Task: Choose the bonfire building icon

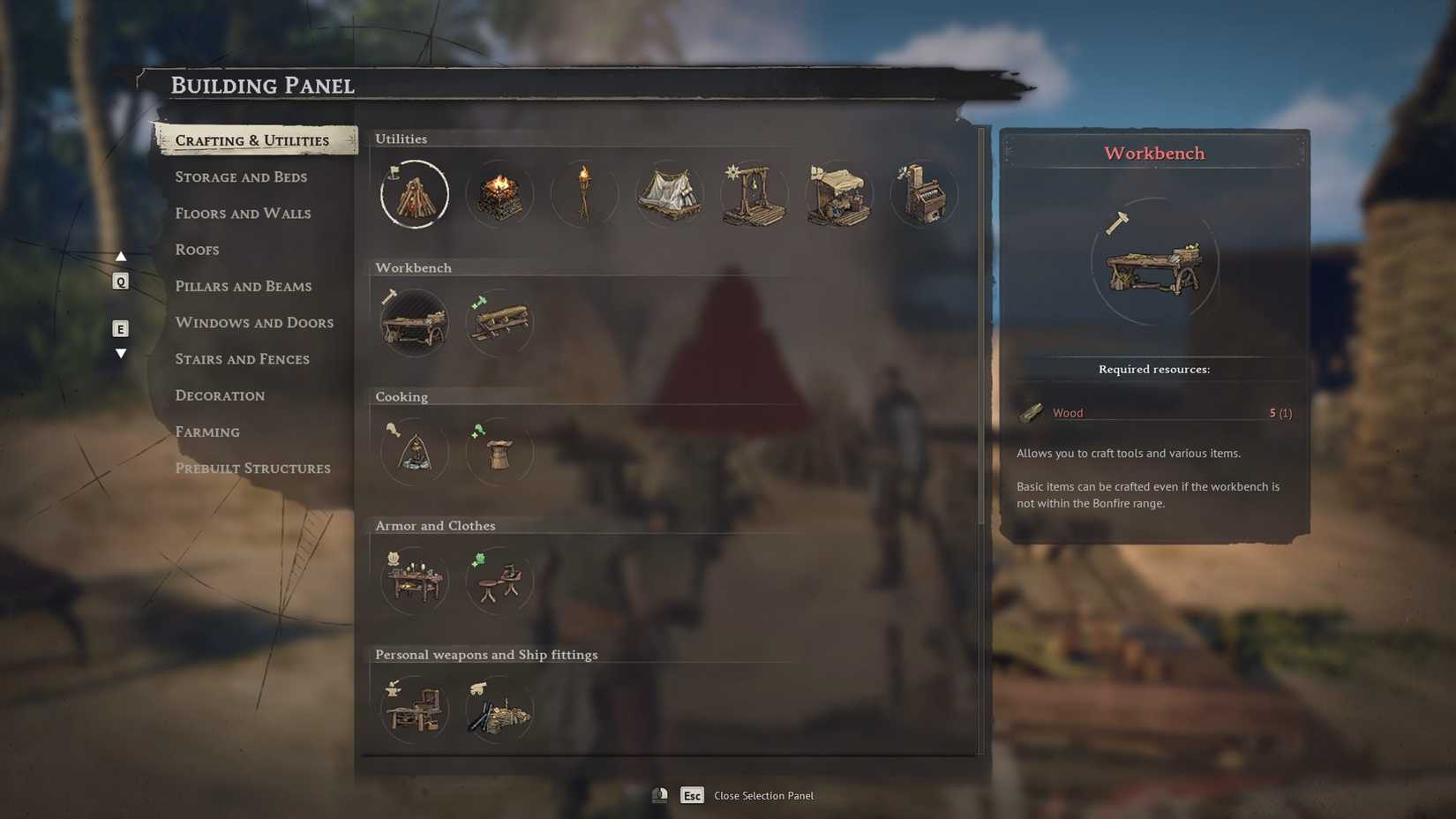Action: click(x=415, y=194)
